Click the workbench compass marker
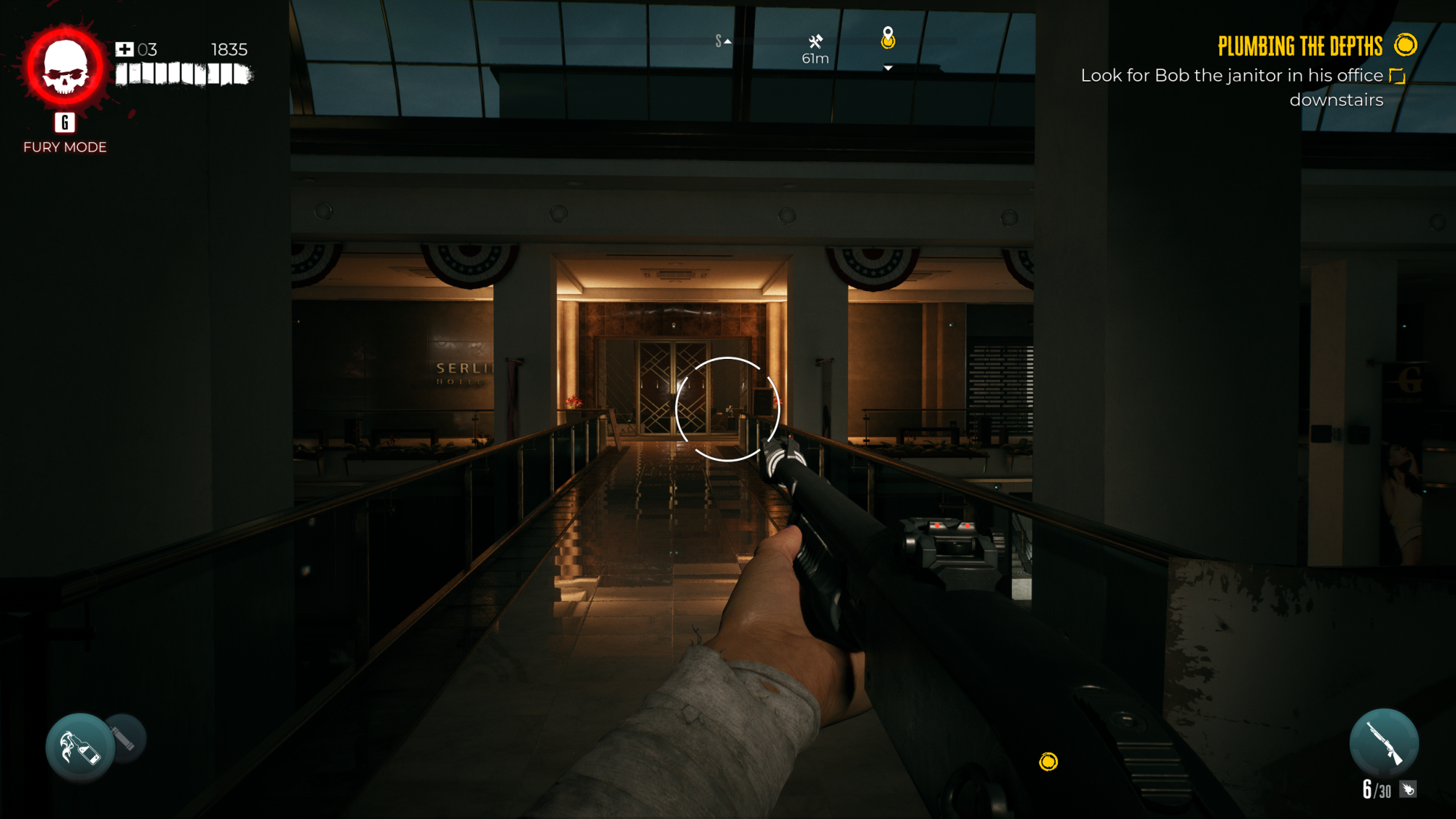1456x819 pixels. (x=815, y=41)
